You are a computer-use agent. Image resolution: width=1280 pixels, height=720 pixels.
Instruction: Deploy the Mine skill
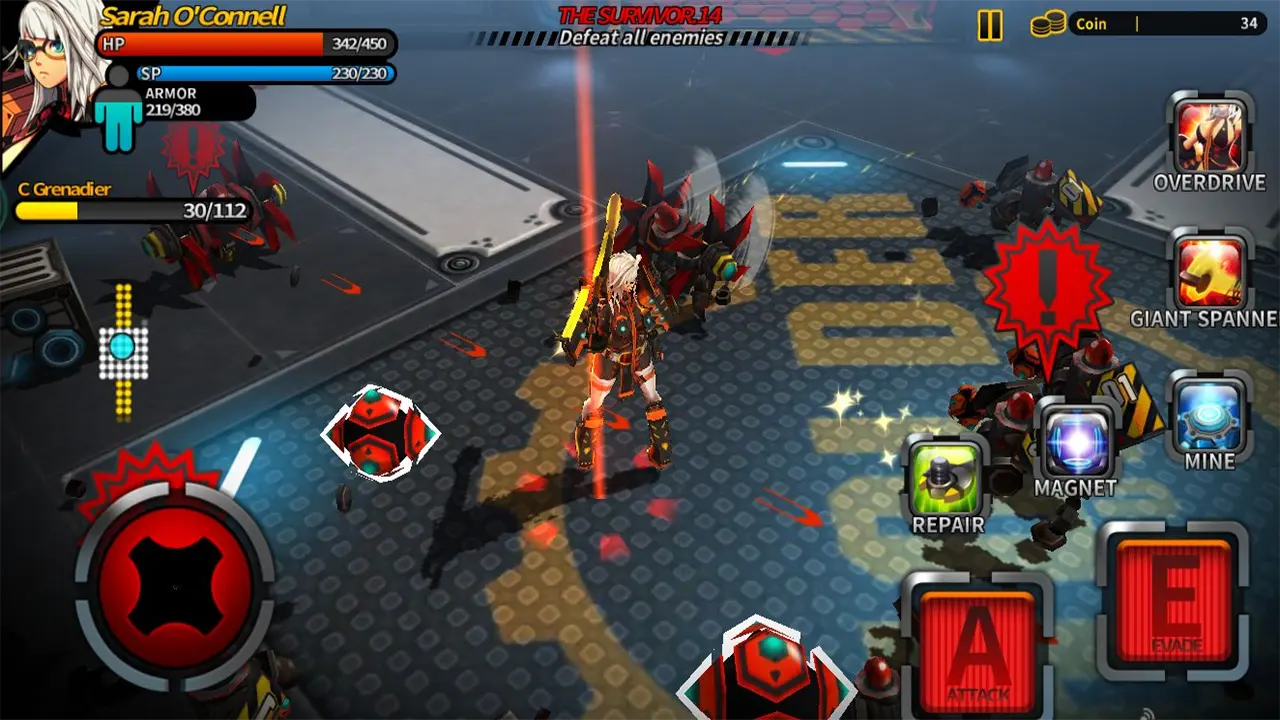click(1210, 415)
